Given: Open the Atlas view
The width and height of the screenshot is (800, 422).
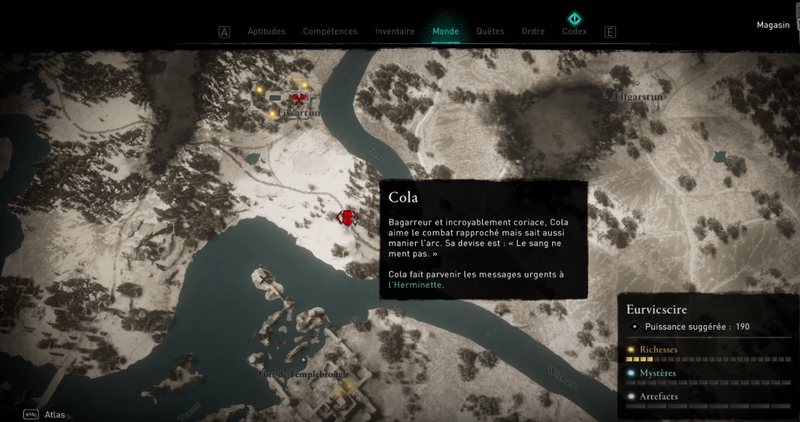Looking at the screenshot, I should (55, 414).
